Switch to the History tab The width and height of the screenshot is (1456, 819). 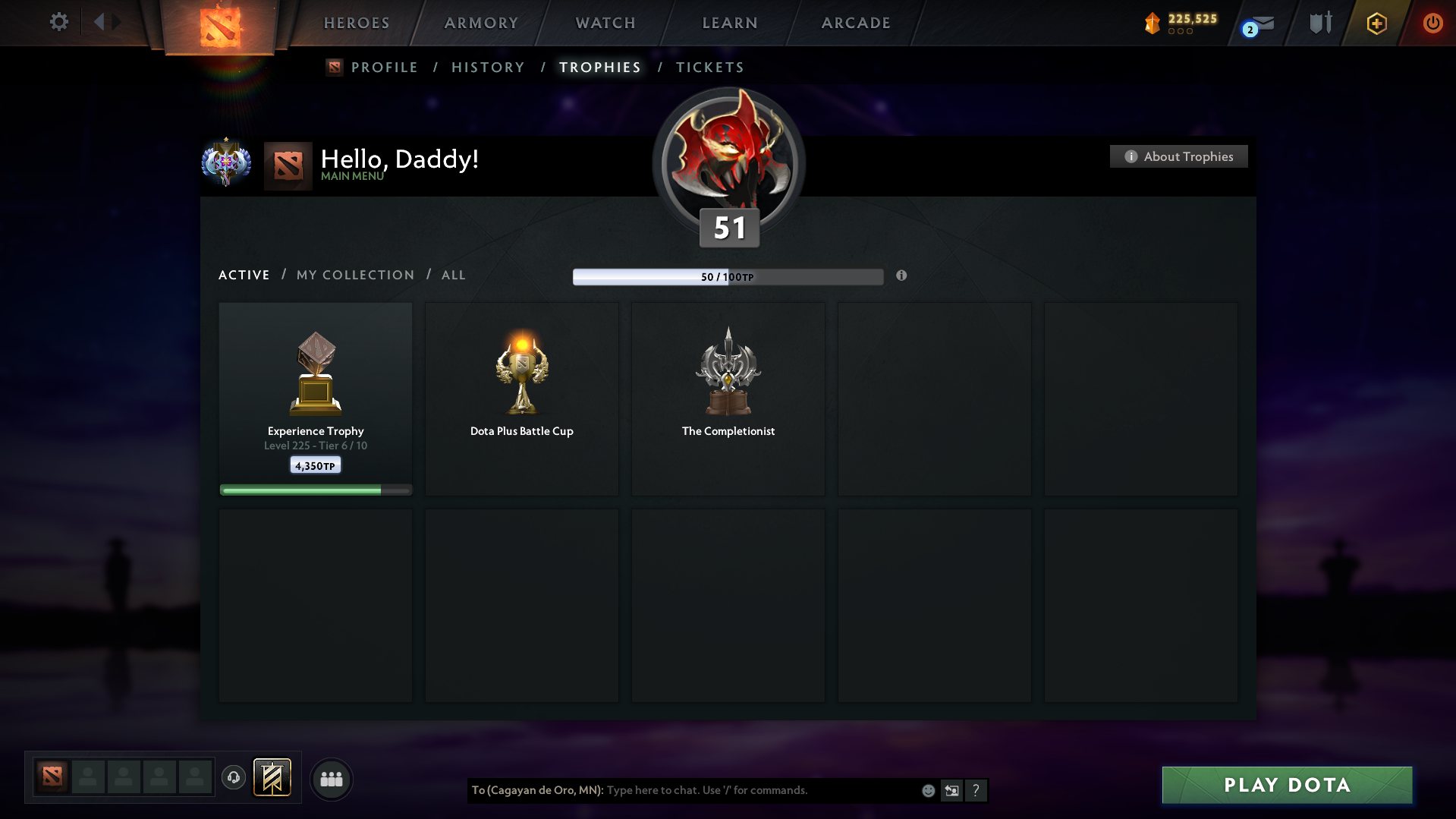(x=488, y=68)
